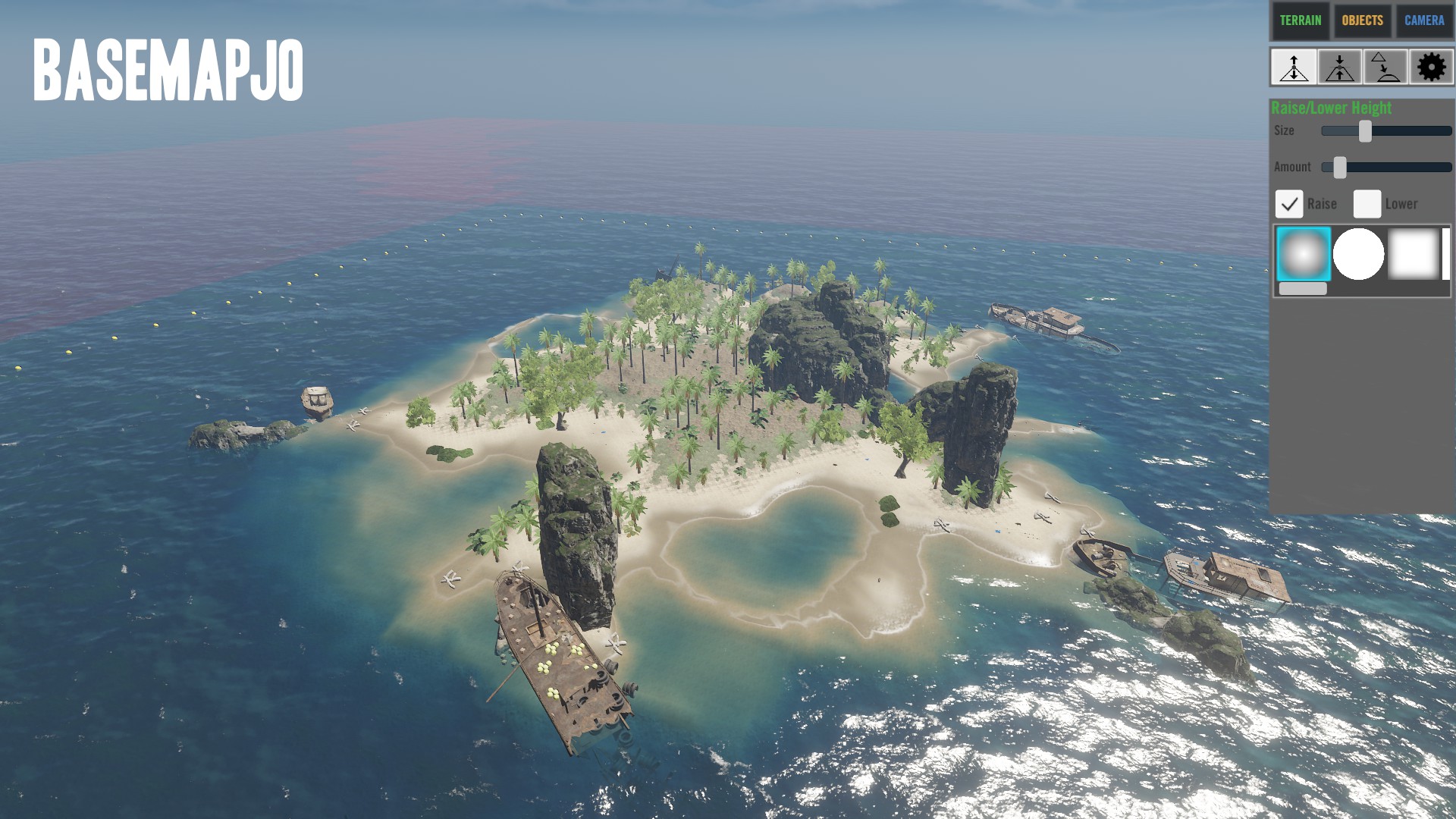Open terrain settings with the gear icon
The width and height of the screenshot is (1456, 819).
click(x=1431, y=67)
